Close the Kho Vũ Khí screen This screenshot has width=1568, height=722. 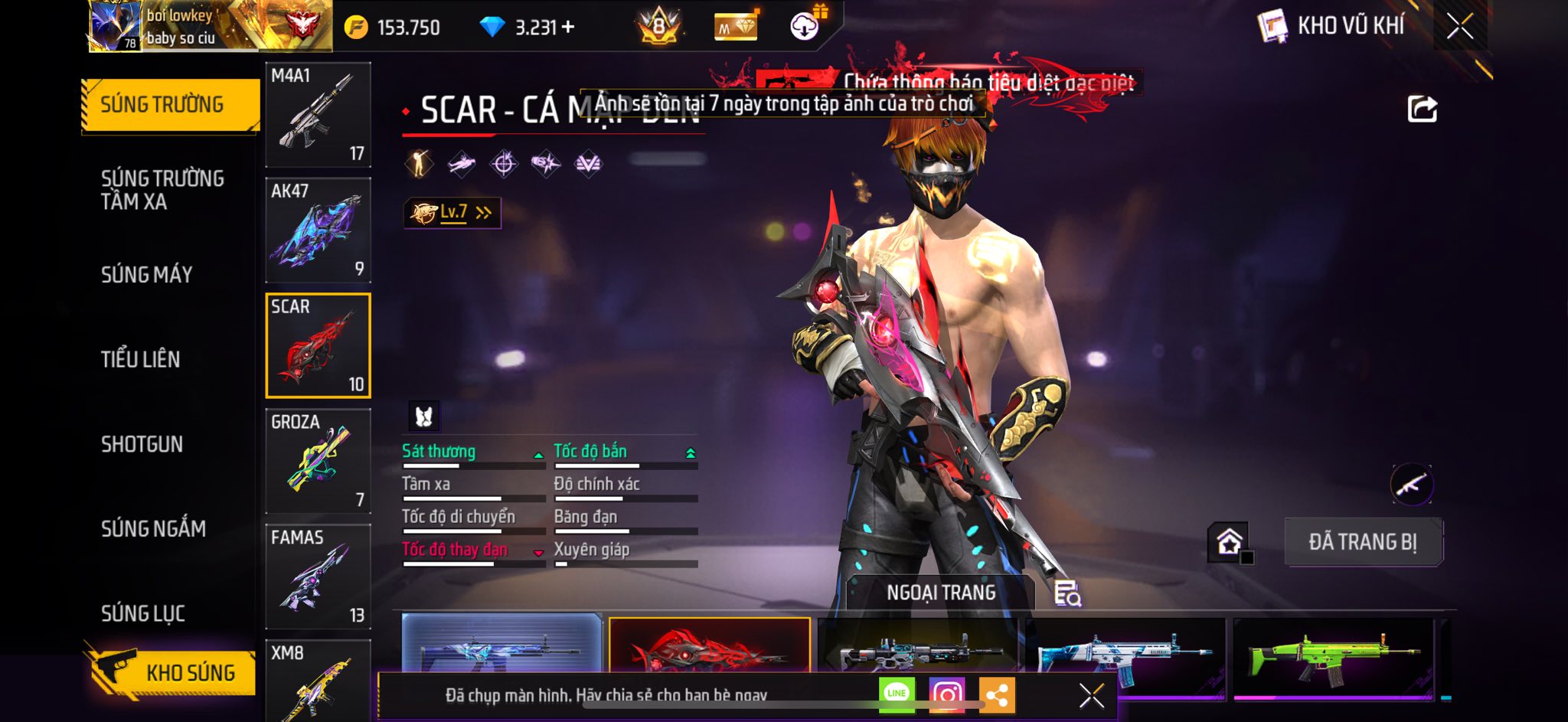coord(1459,27)
